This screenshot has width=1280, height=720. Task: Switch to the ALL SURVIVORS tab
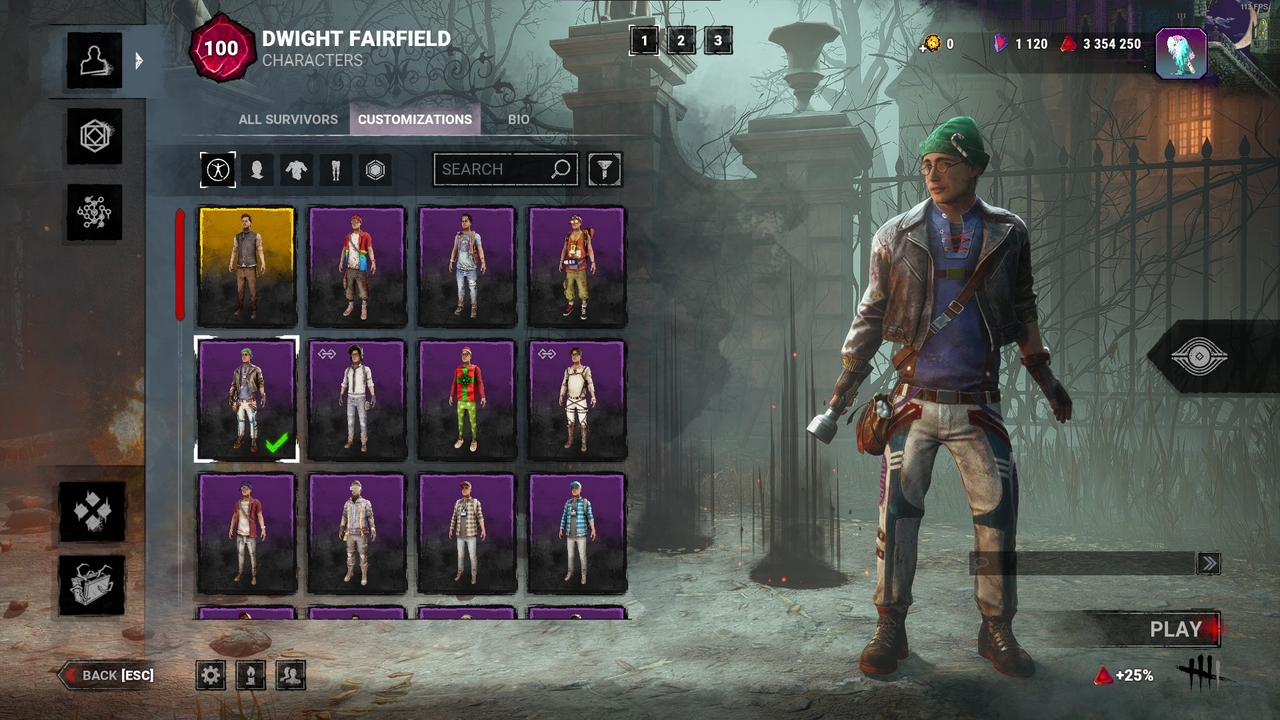coord(287,119)
